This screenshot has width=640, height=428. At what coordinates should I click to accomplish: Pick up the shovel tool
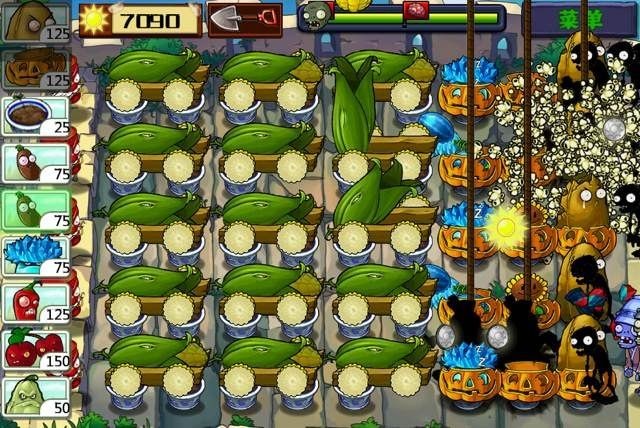[x=244, y=18]
